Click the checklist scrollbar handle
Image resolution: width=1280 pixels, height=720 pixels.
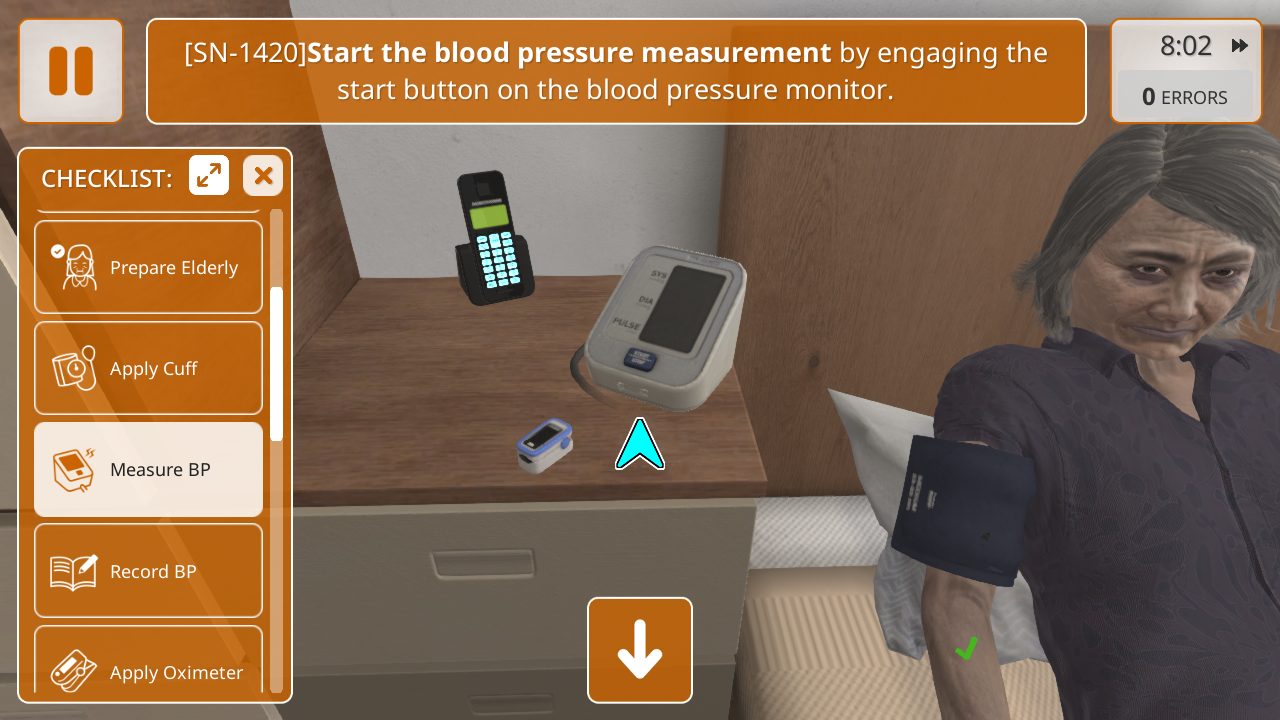point(277,364)
